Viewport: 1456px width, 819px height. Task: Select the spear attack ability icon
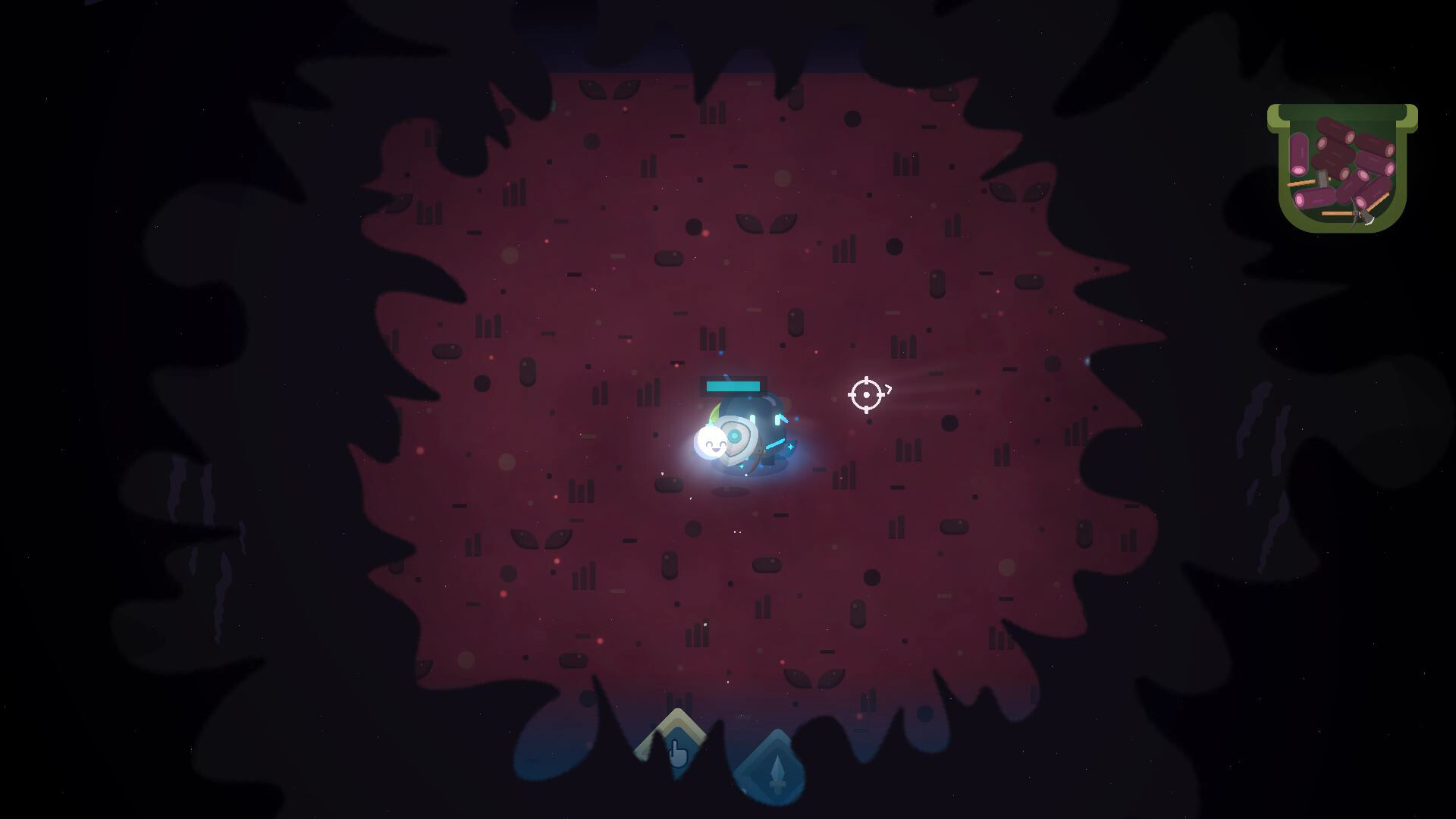coord(777,772)
